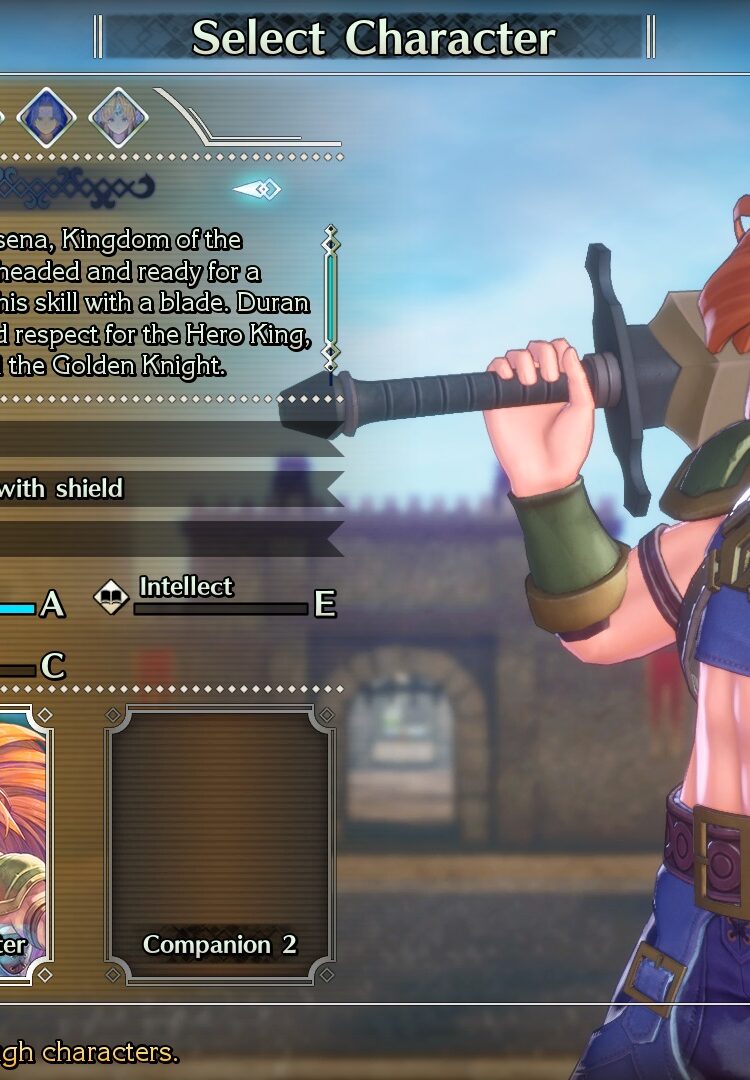Viewport: 750px width, 1080px height.
Task: Click the description text scrollbar
Action: click(331, 298)
